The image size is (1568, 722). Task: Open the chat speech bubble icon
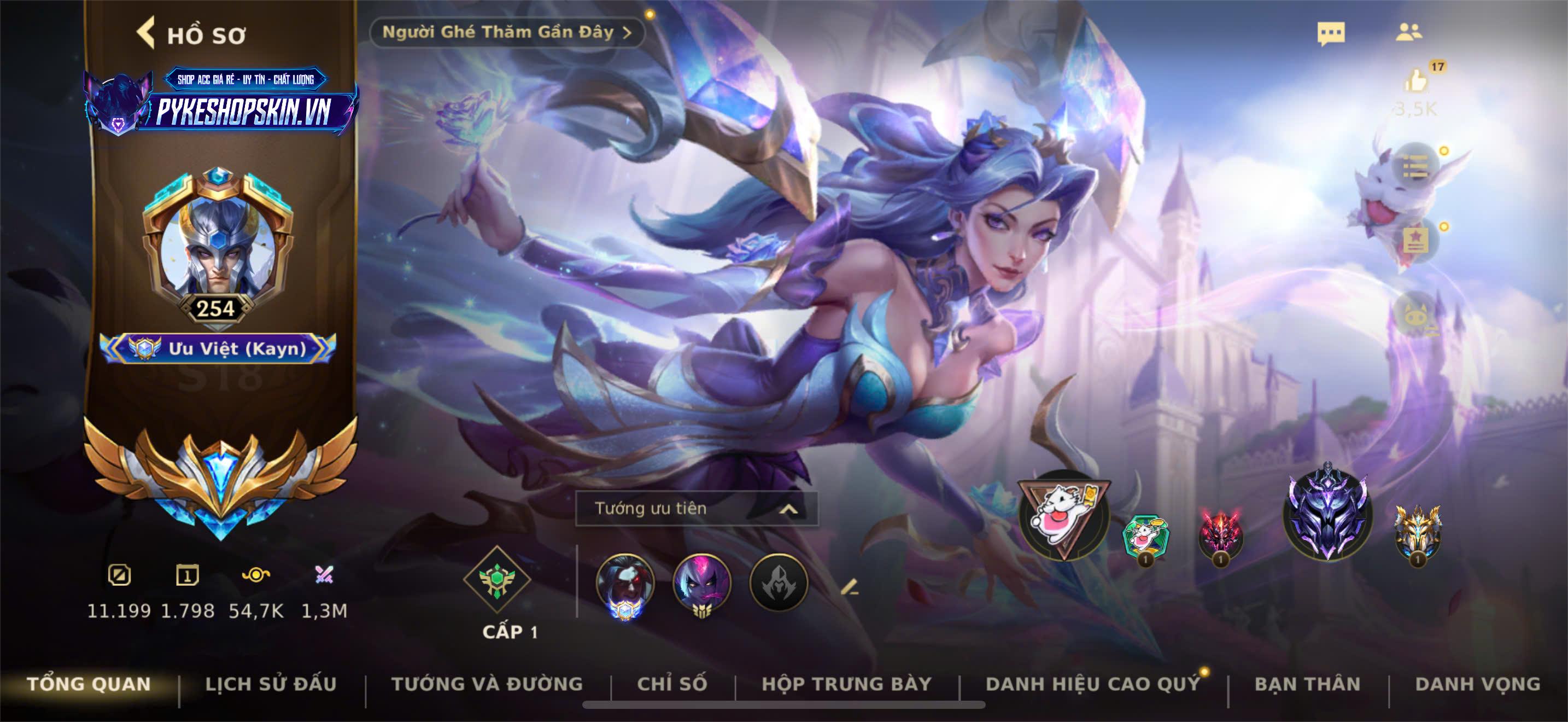1331,33
